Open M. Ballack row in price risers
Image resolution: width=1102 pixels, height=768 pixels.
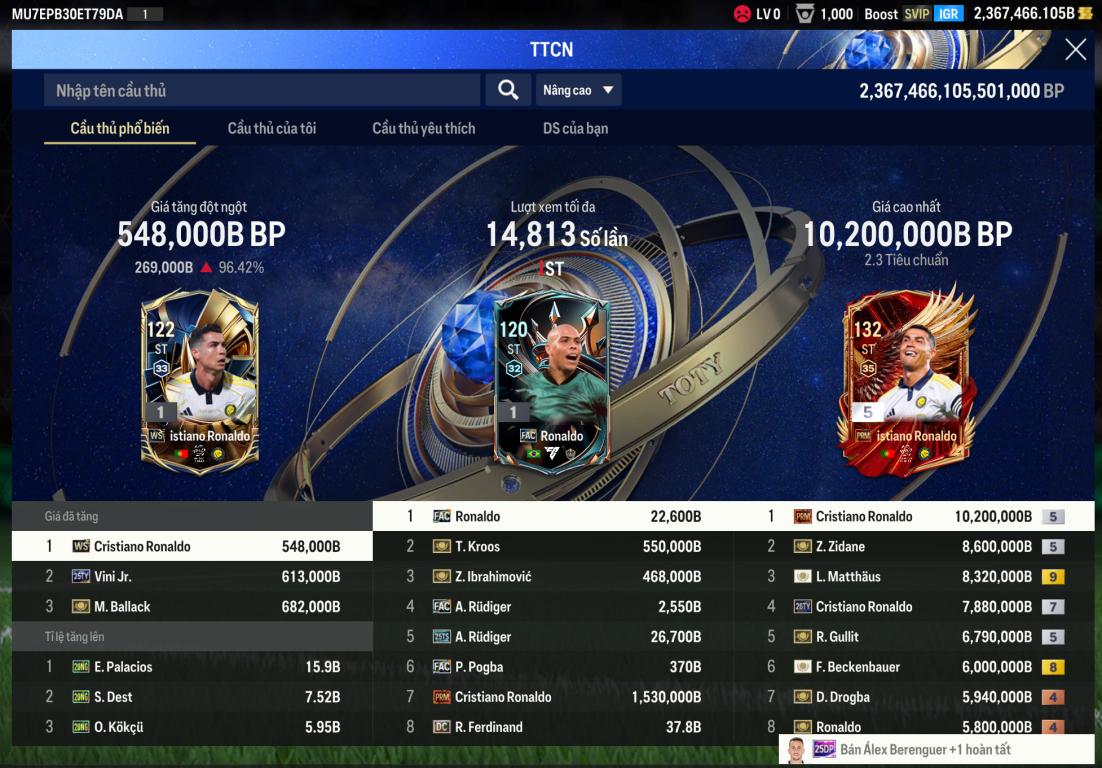tap(192, 607)
